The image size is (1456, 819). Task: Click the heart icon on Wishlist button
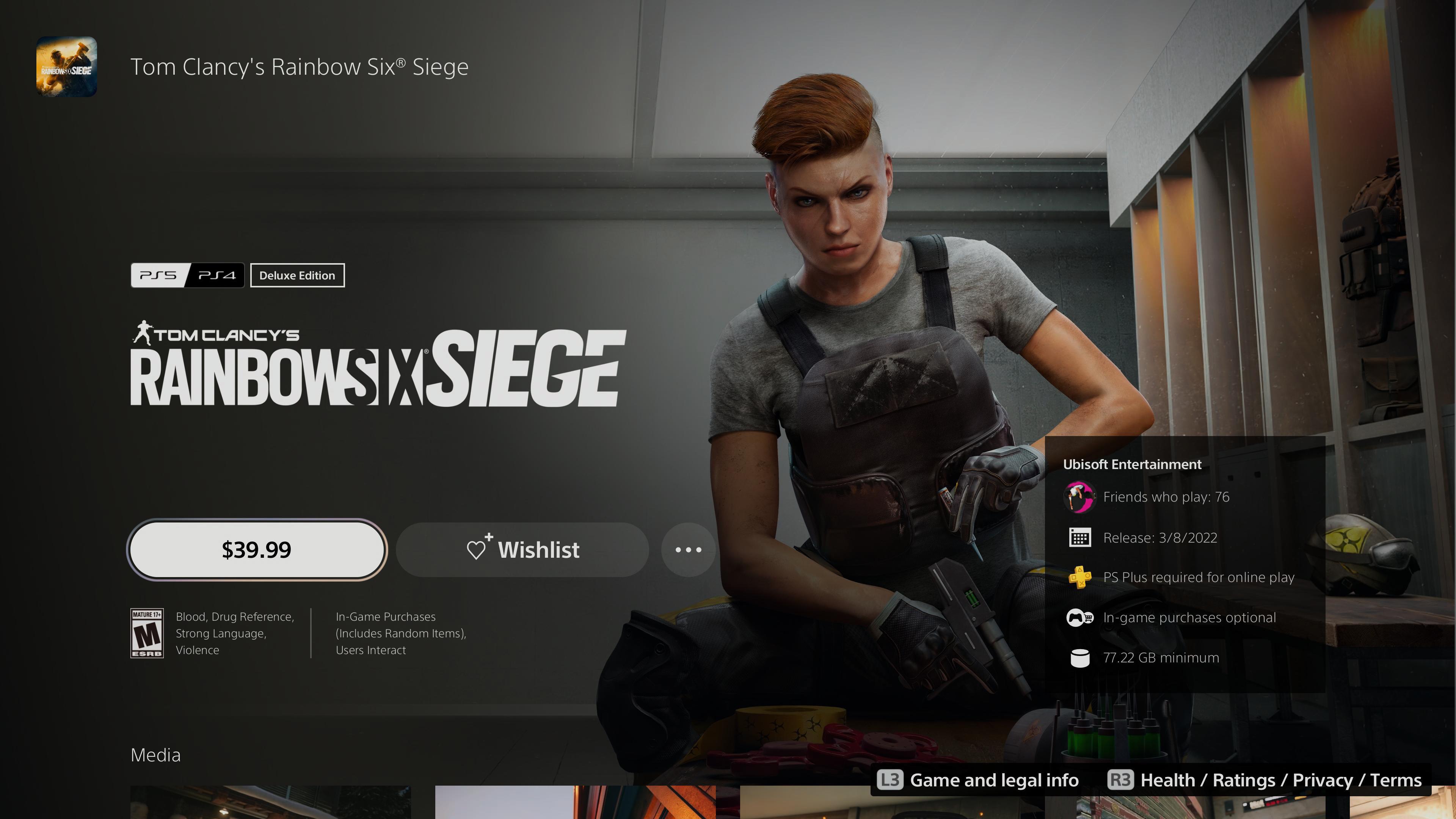click(x=478, y=549)
